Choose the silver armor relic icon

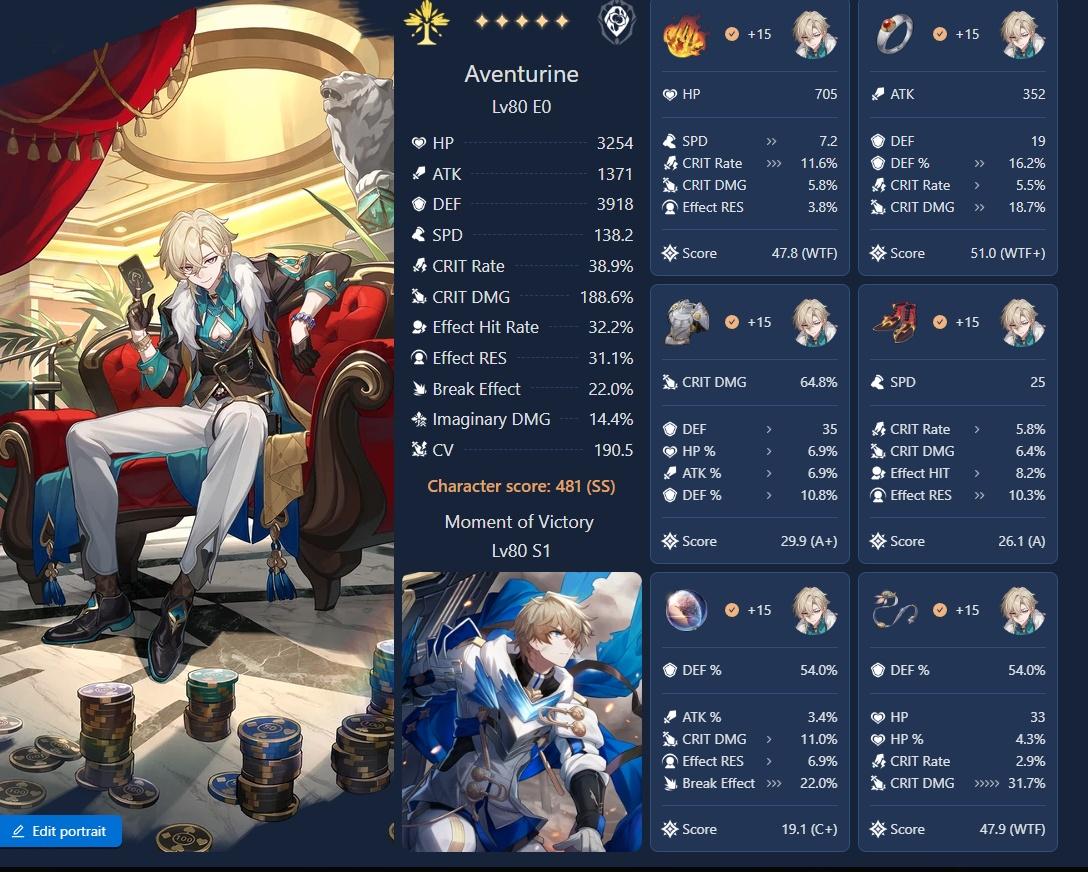click(x=687, y=322)
